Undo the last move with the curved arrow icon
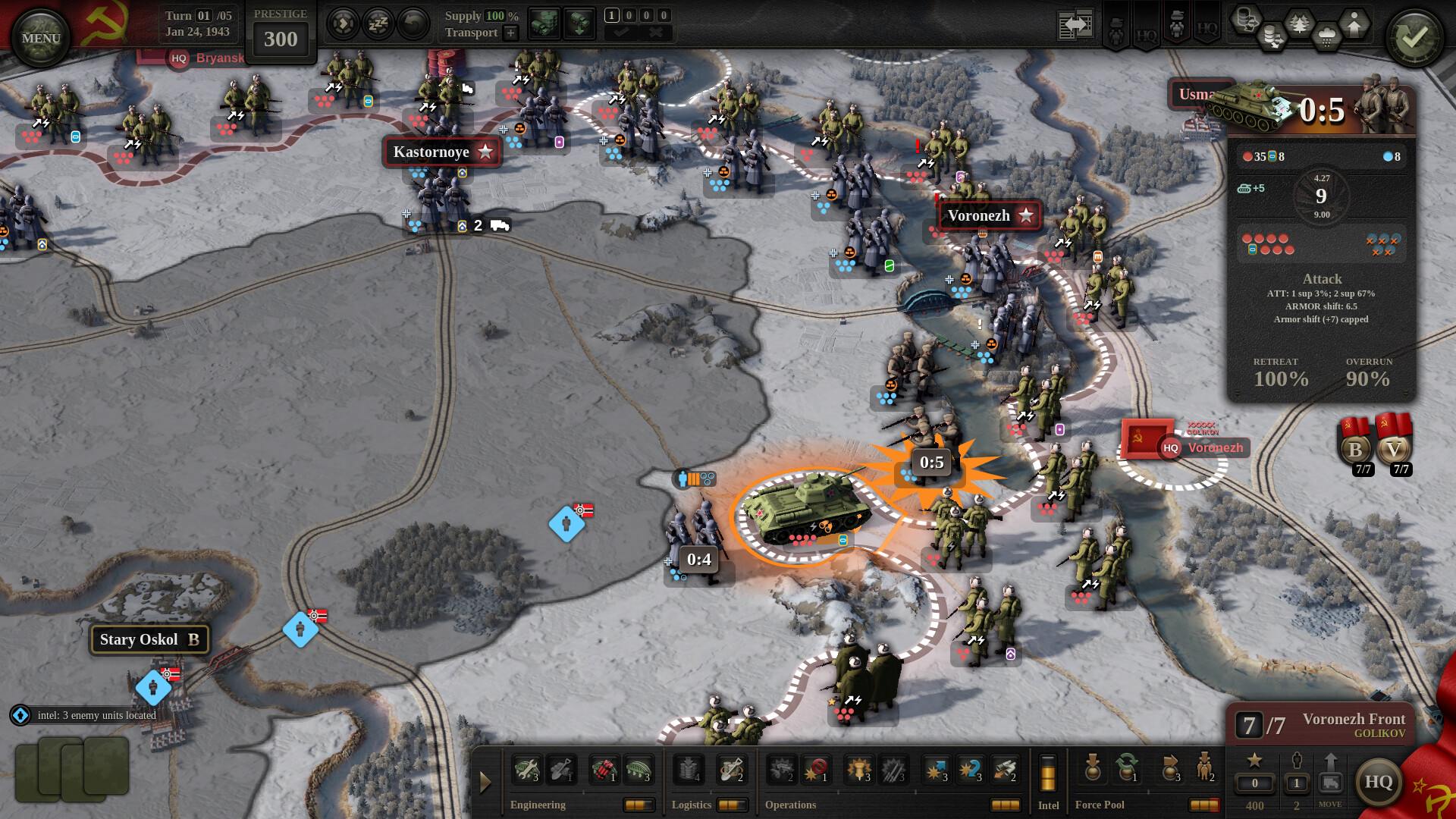The image size is (1456, 819). tap(412, 24)
